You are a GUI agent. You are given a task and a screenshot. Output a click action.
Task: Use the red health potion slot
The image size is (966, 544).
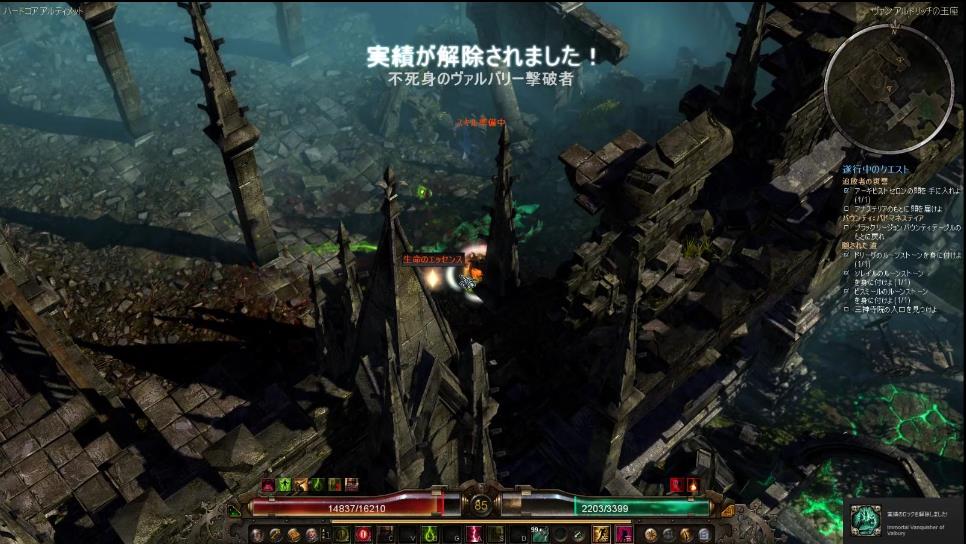[361, 534]
